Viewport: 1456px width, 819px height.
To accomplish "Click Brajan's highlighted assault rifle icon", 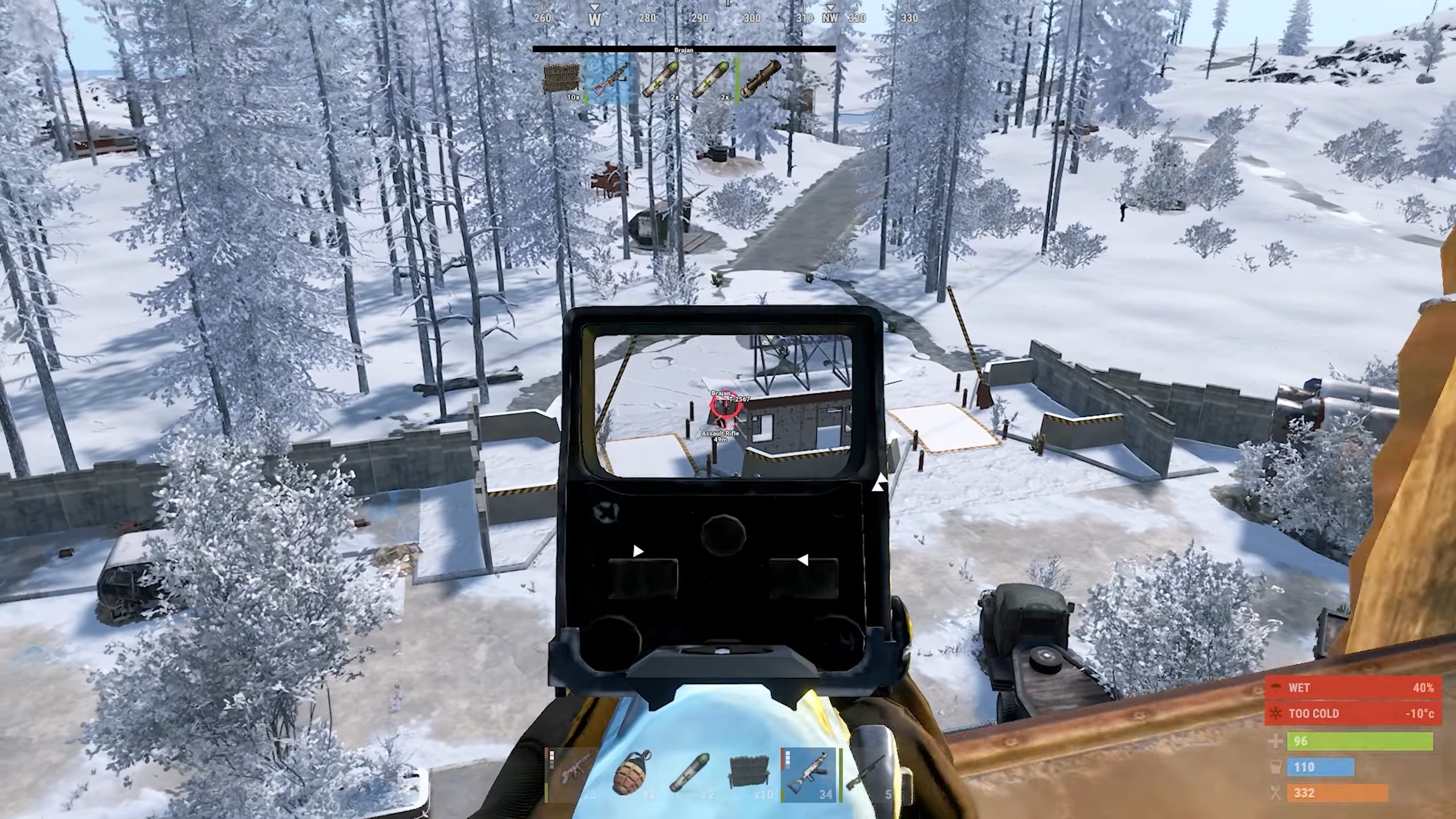I will [612, 80].
